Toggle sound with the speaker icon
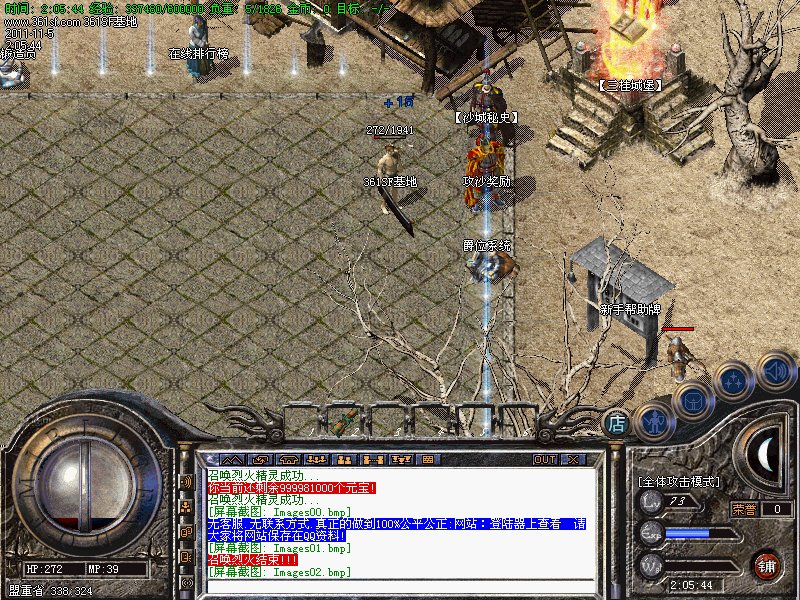This screenshot has width=800, height=600. click(x=775, y=371)
